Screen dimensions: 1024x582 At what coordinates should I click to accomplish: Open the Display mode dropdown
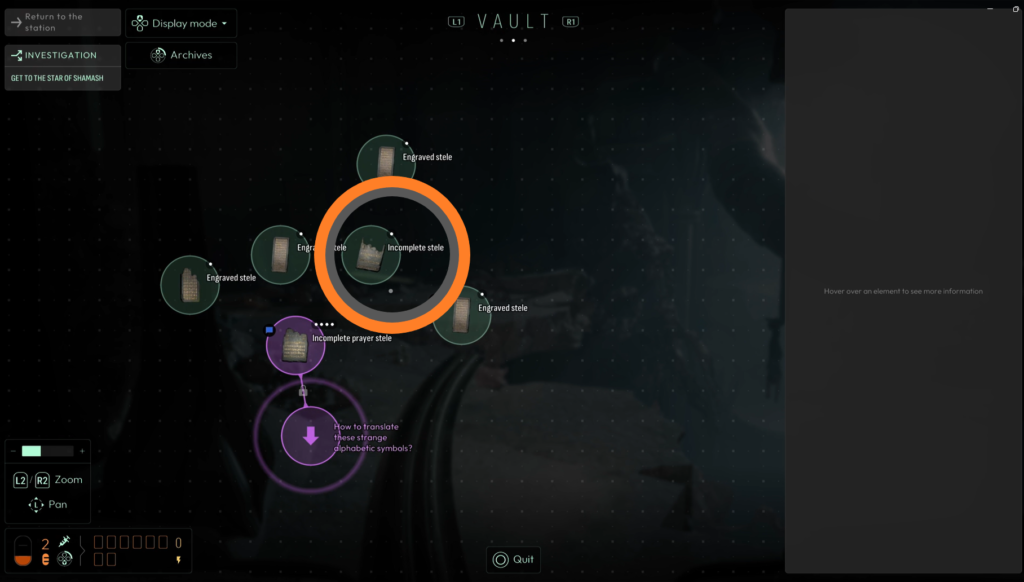pos(181,23)
